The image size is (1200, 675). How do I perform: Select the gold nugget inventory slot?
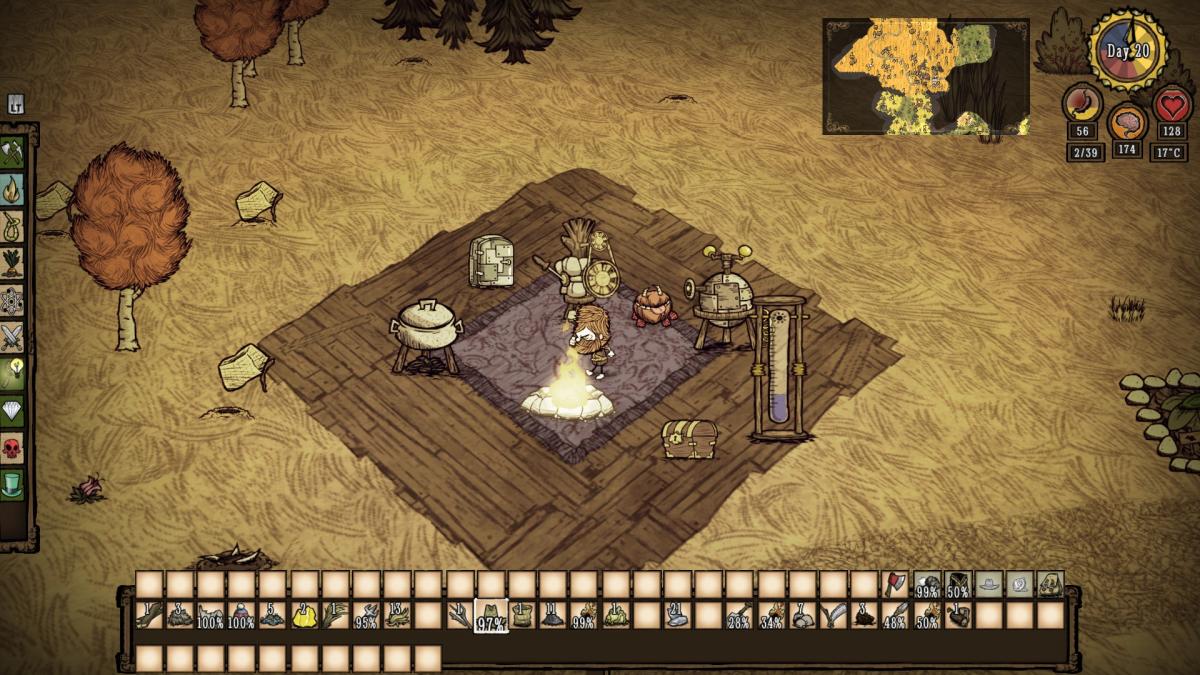pos(304,615)
